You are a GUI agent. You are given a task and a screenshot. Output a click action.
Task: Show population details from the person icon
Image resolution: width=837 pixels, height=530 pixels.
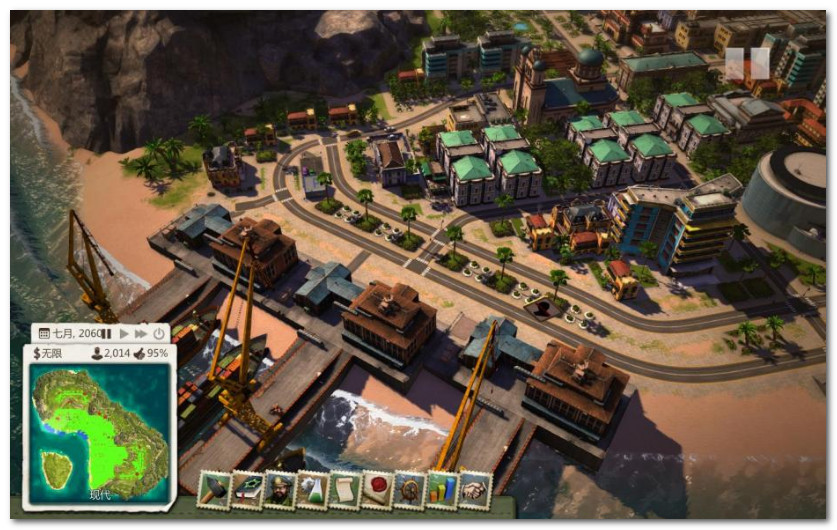click(97, 353)
